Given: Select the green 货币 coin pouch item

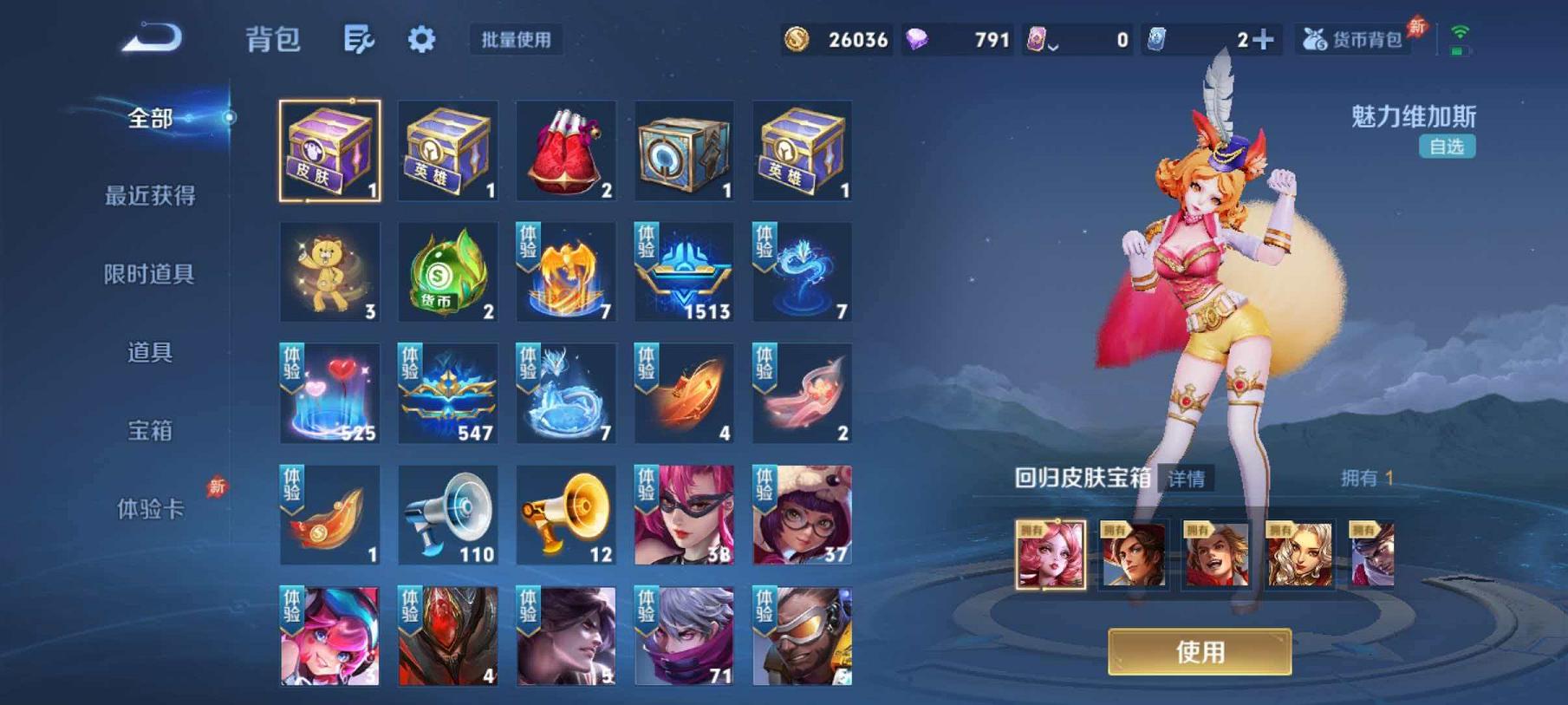Looking at the screenshot, I should click(x=447, y=271).
